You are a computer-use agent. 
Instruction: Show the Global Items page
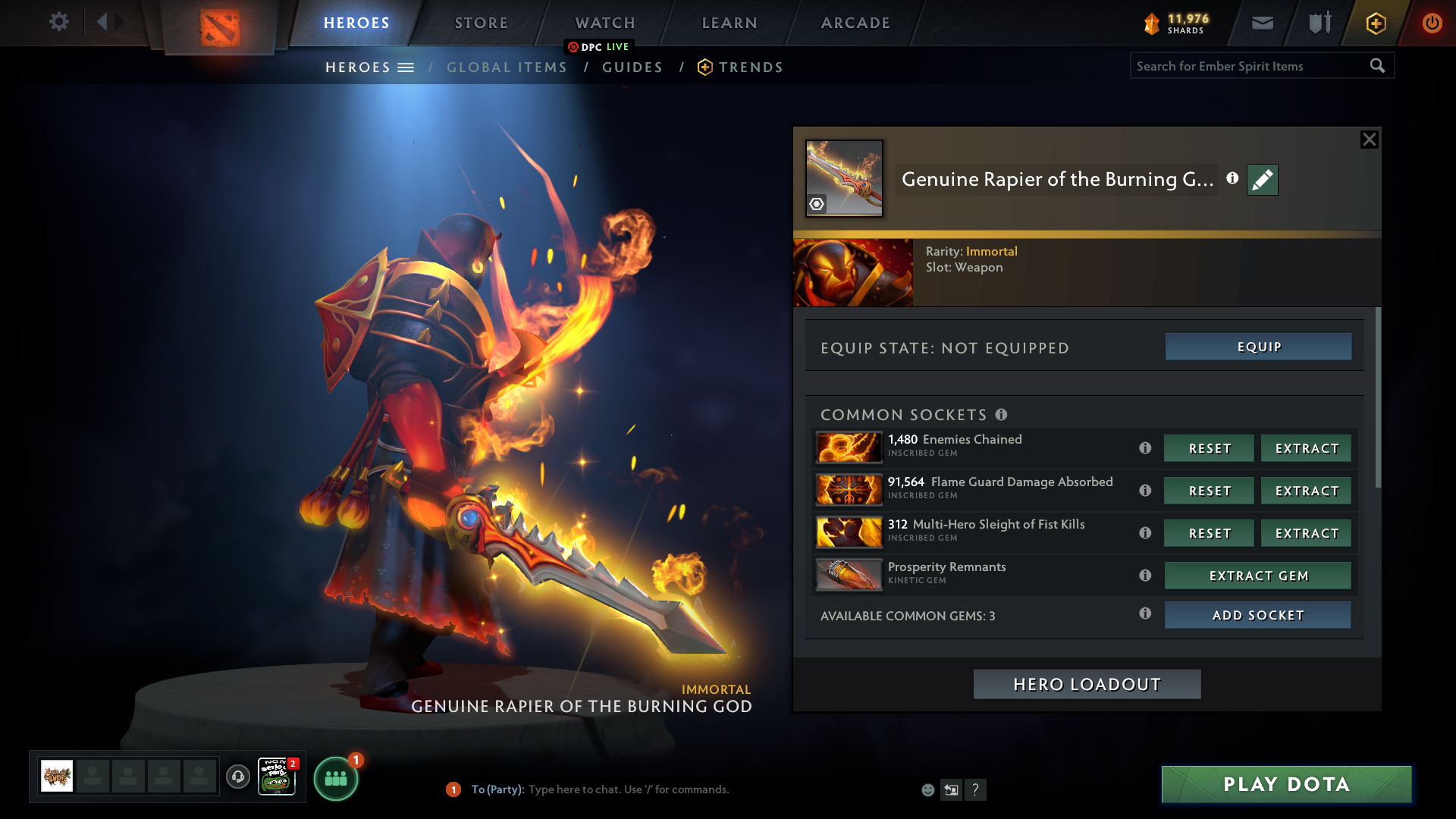(x=507, y=67)
